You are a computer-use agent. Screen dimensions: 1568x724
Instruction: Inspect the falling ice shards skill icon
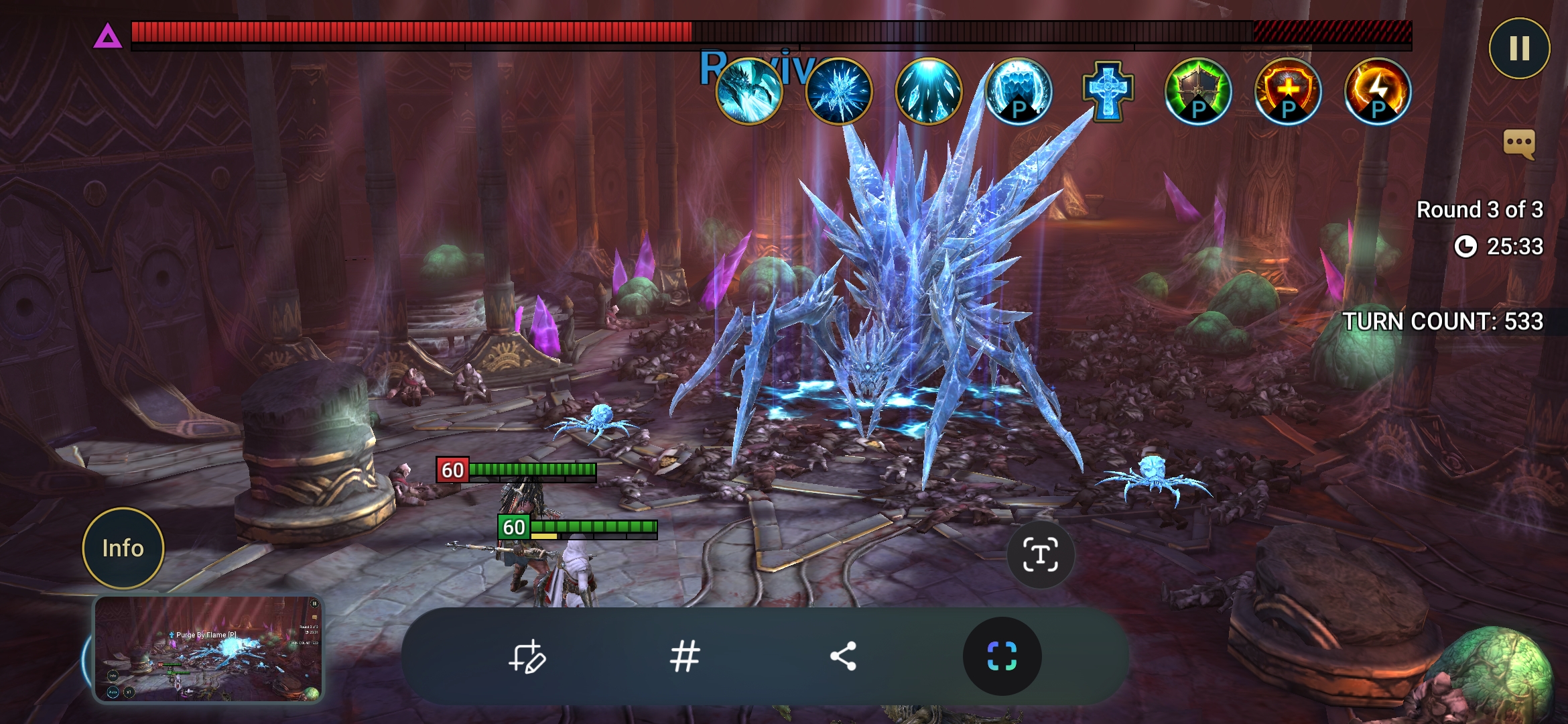pos(929,91)
